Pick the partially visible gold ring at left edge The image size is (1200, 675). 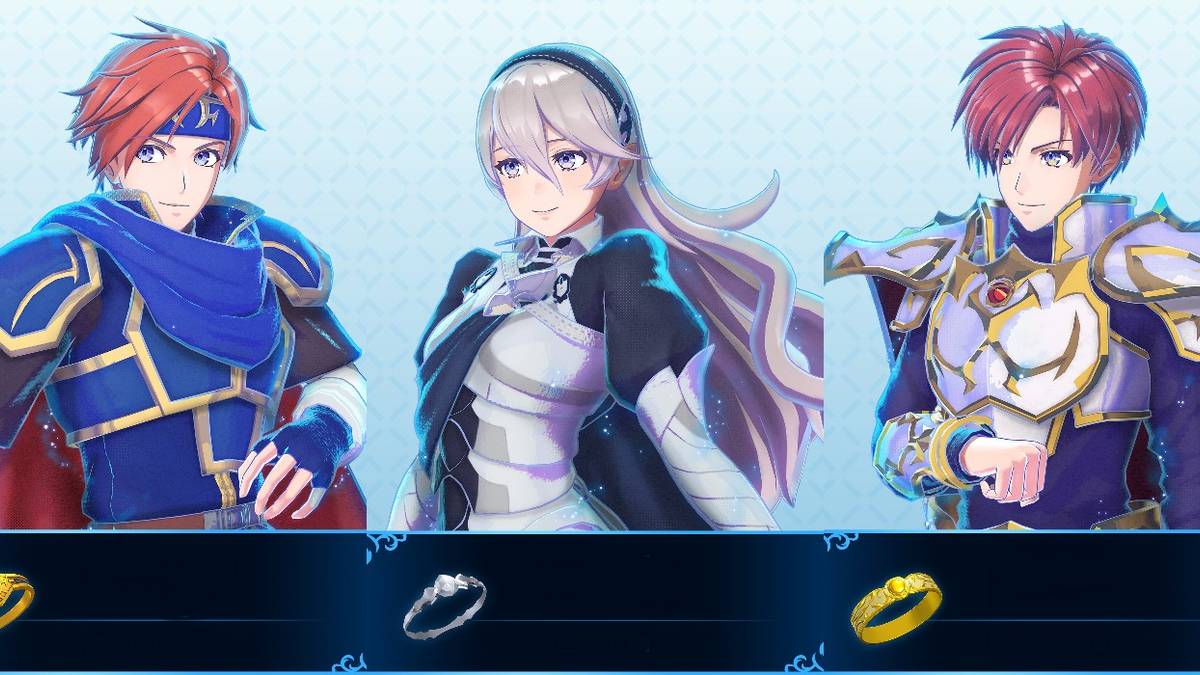[13, 599]
